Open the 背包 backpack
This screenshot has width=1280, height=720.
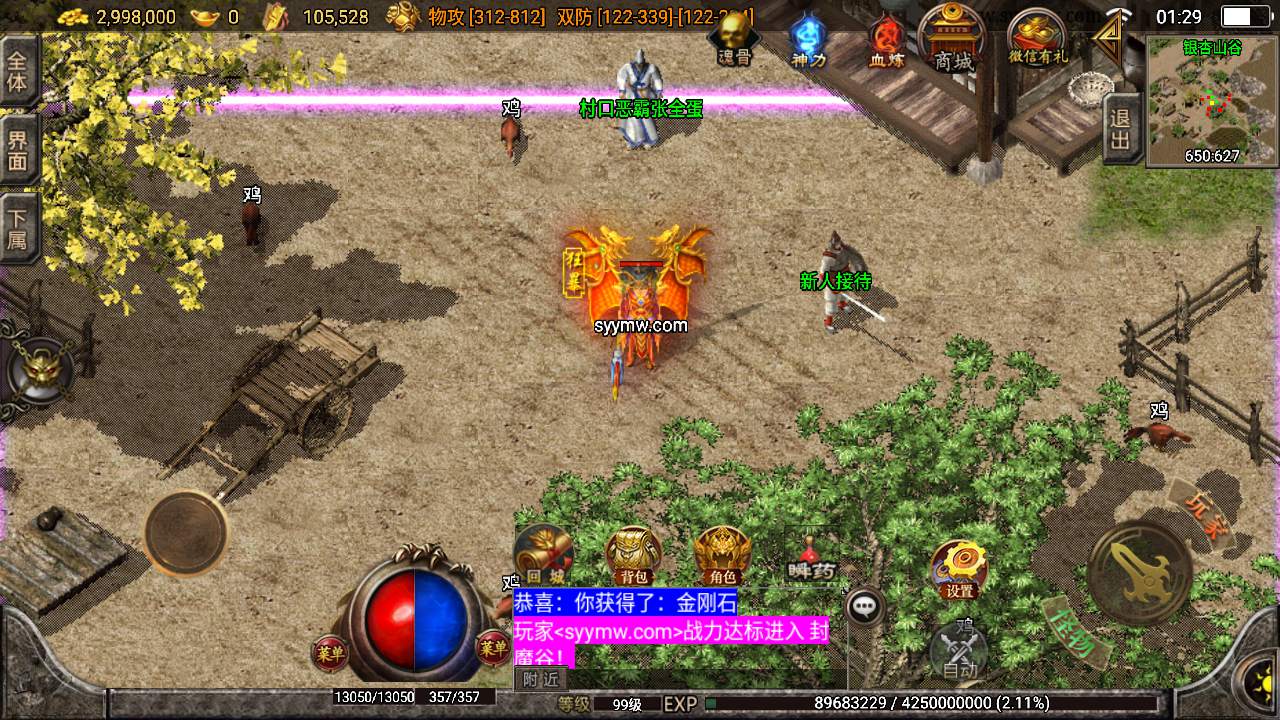633,555
